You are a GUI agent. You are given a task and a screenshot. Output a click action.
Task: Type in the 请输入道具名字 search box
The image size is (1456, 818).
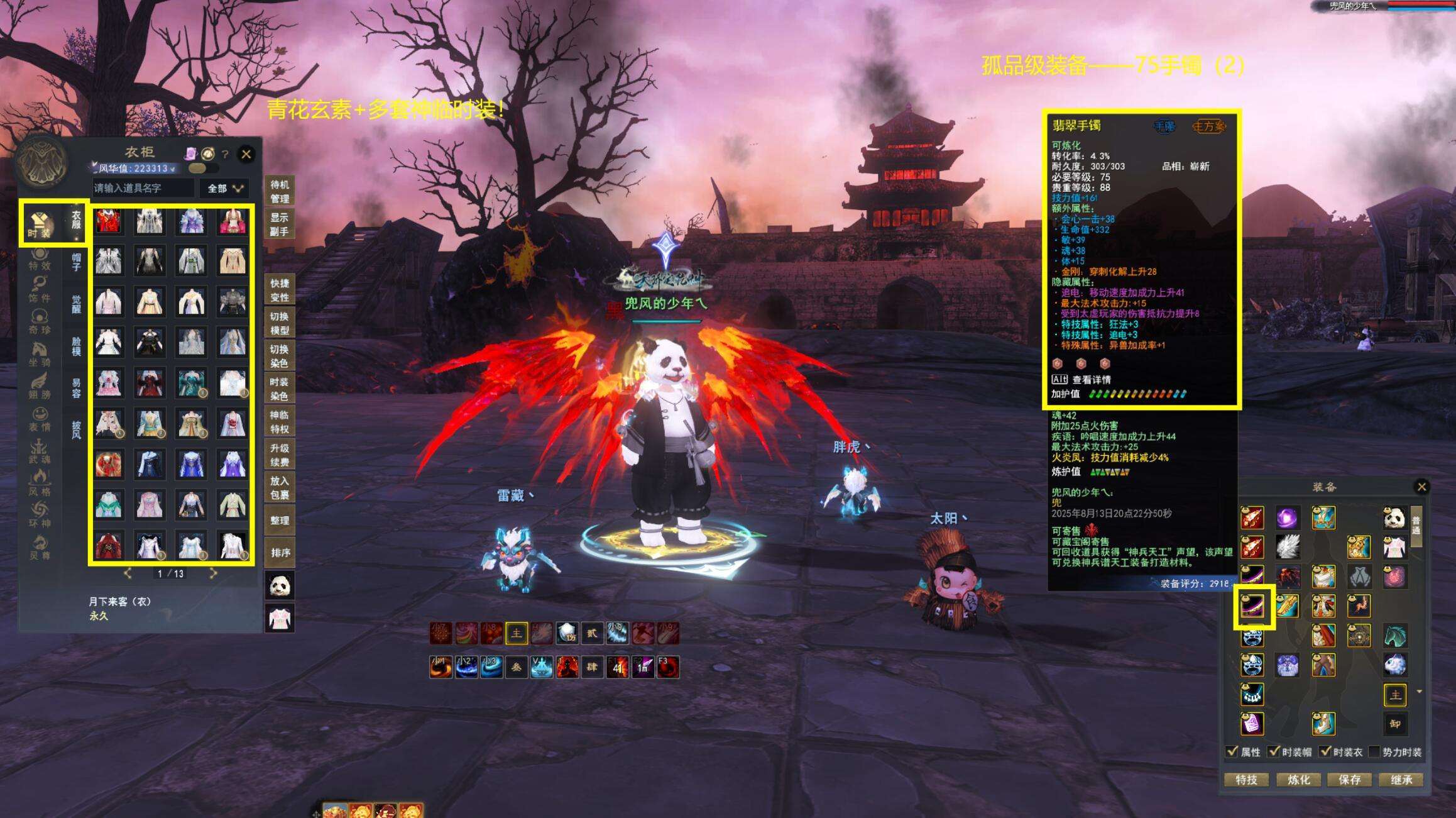point(143,188)
